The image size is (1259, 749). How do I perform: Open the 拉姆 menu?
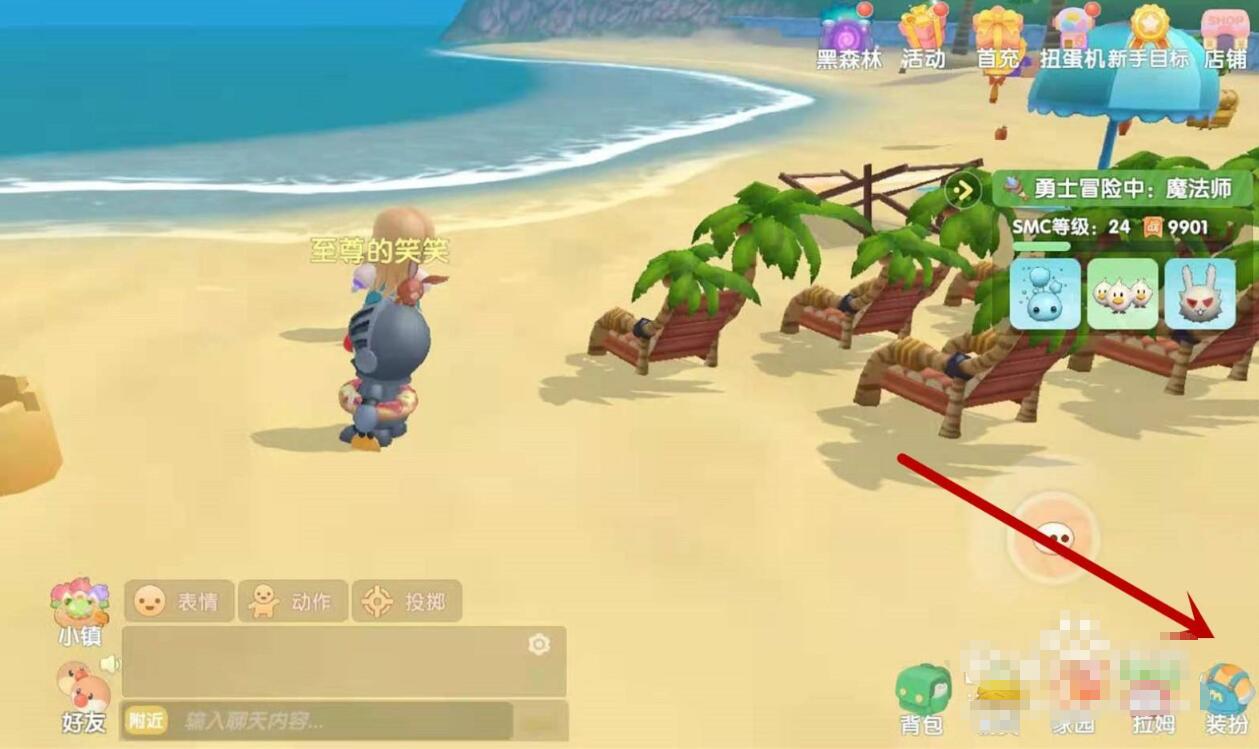click(1153, 695)
